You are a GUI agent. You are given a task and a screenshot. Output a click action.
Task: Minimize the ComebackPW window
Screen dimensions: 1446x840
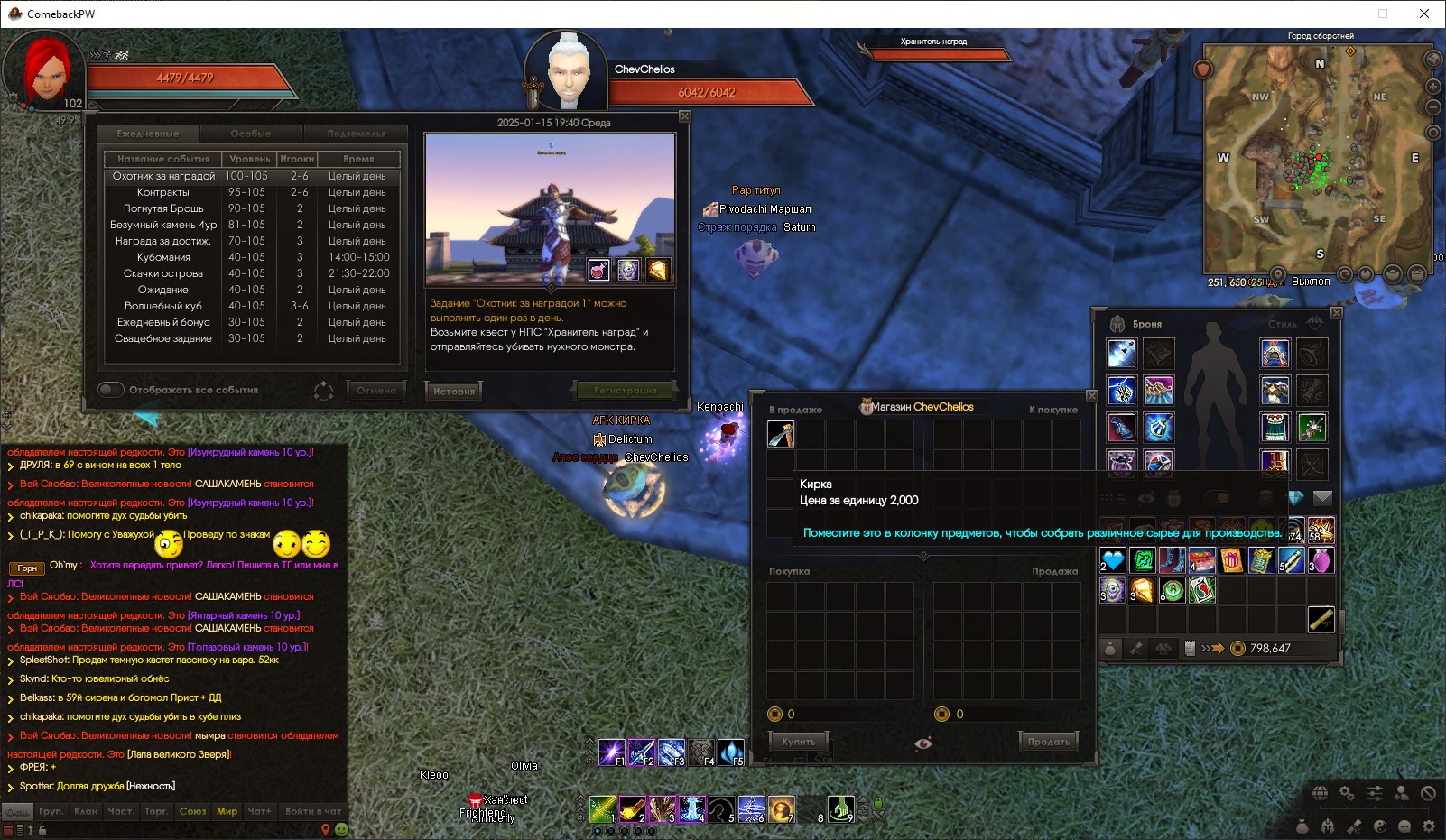[1341, 14]
